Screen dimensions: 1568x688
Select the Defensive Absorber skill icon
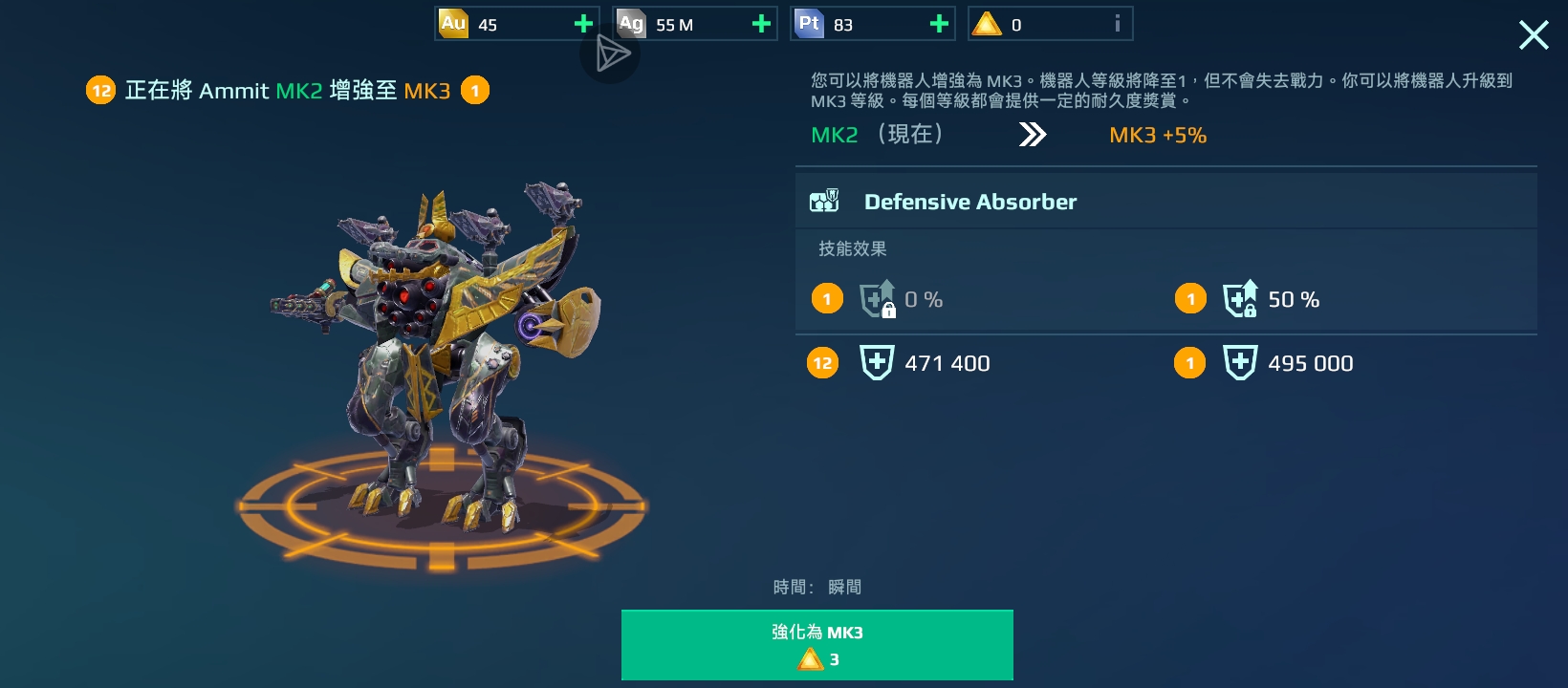click(824, 201)
